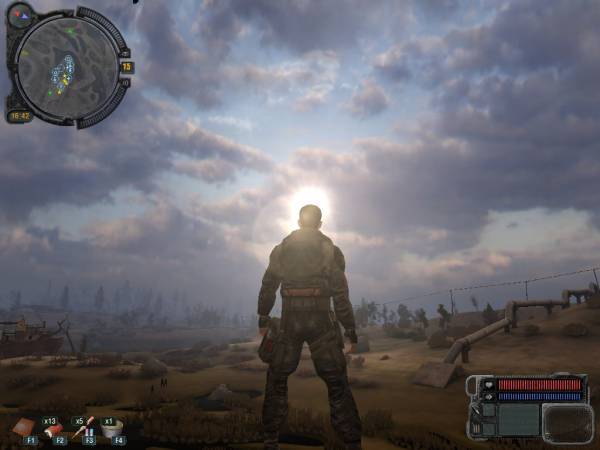
Task: Select the F1 quick slot item
Action: coord(24,428)
